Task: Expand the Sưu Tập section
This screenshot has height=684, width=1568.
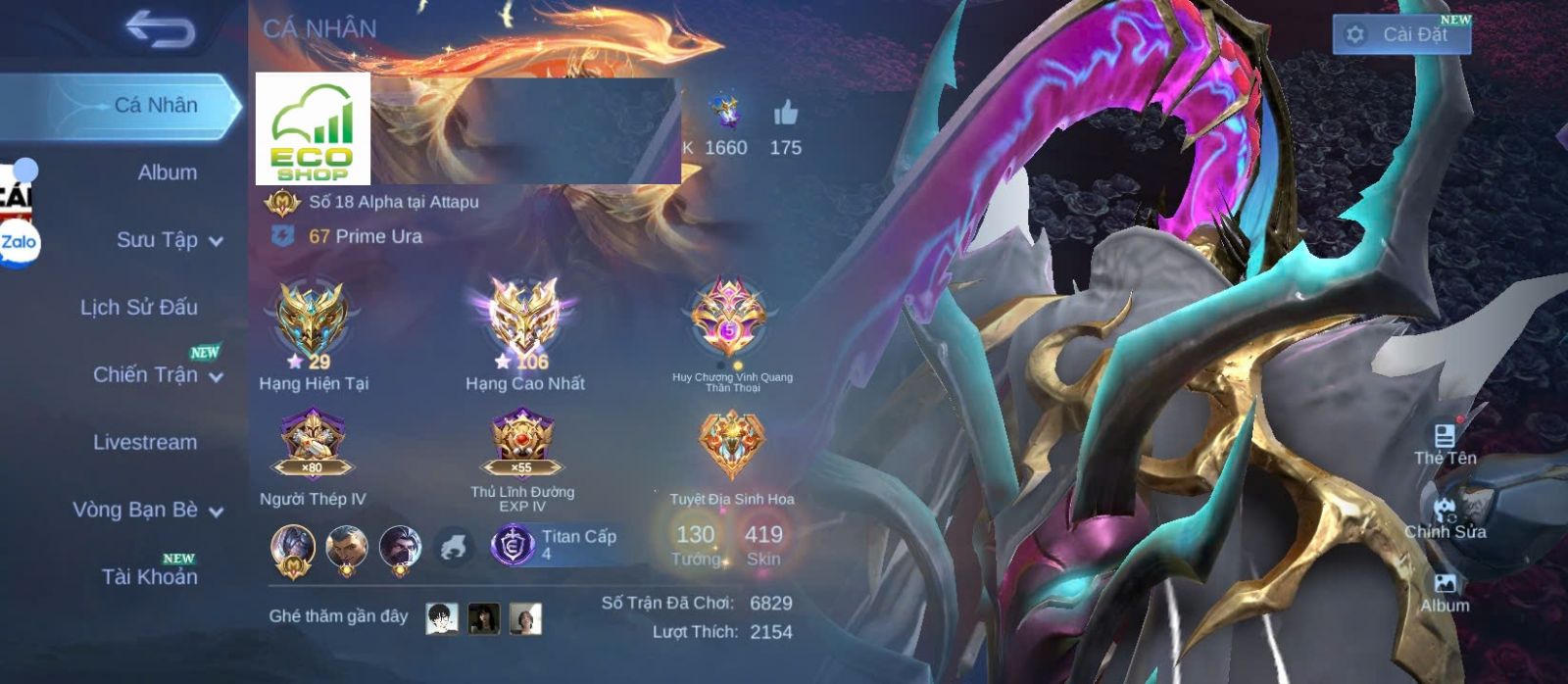Action: click(x=169, y=240)
